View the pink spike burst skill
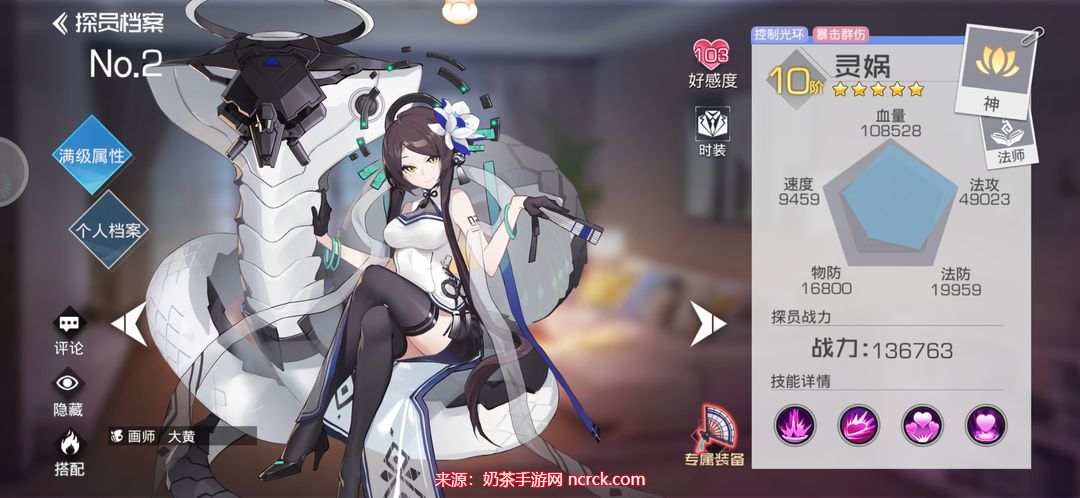 (794, 425)
